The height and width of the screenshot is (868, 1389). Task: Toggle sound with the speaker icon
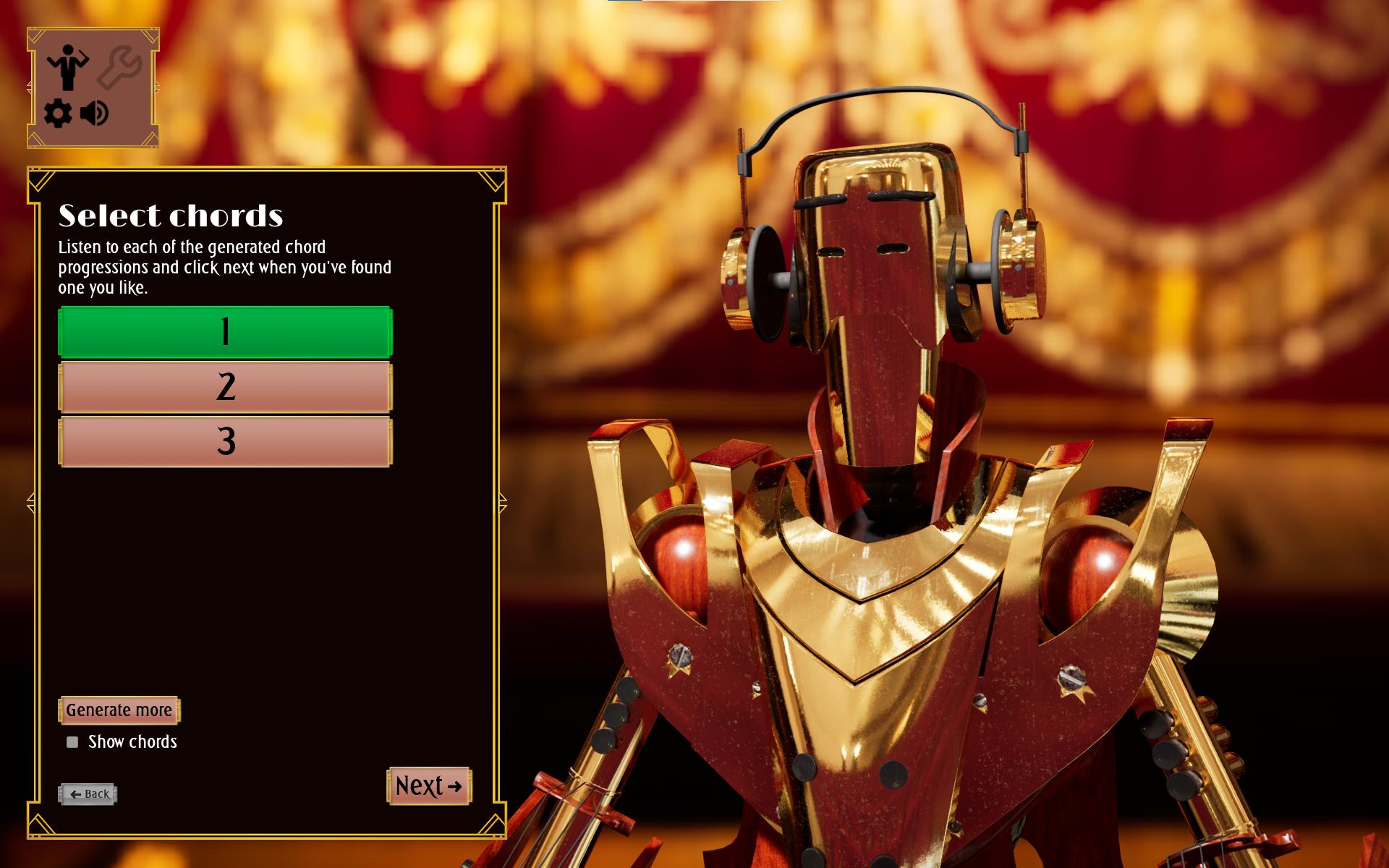click(95, 114)
